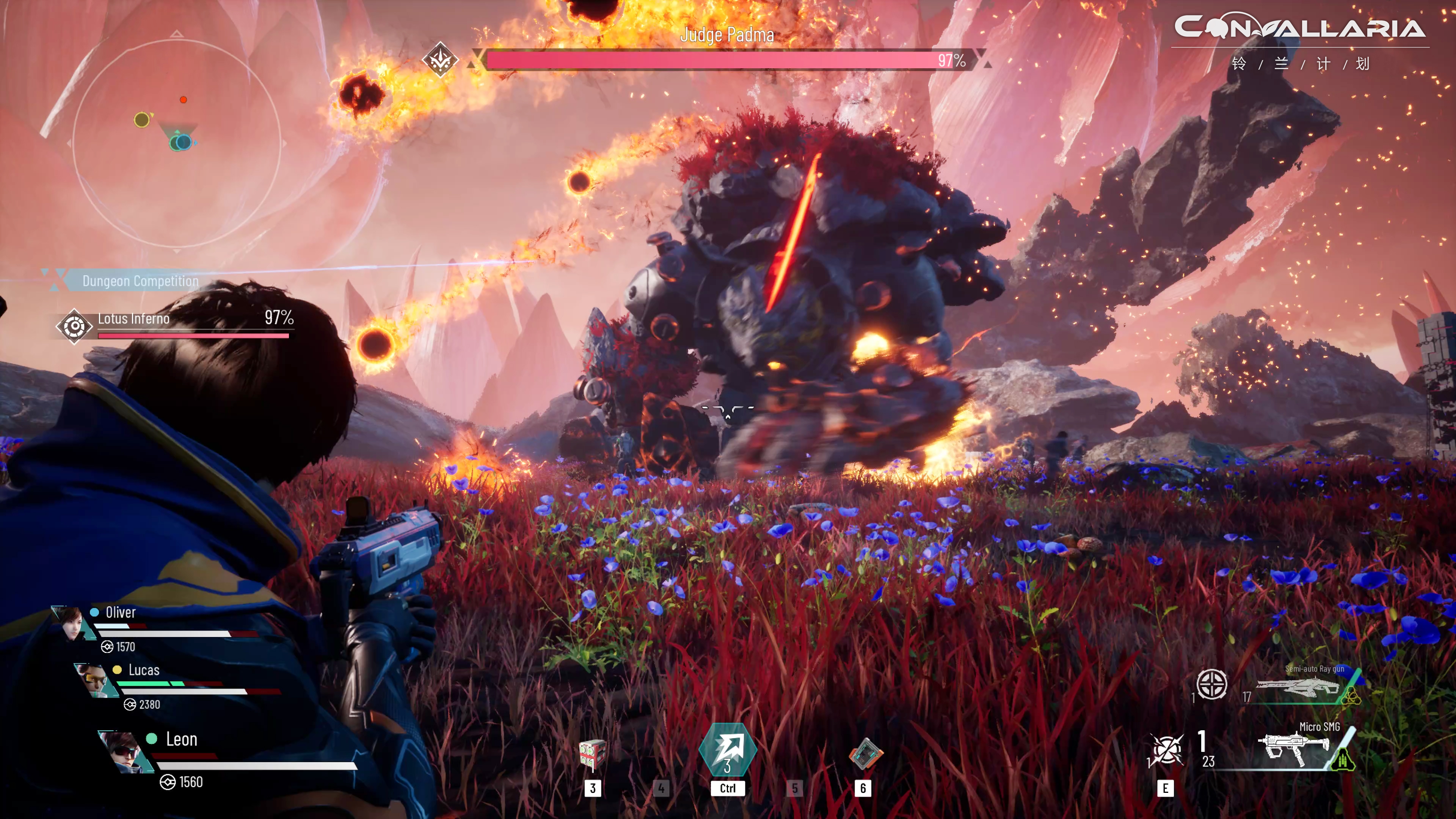Click the circular minimap
The image size is (1456, 819).
177,144
